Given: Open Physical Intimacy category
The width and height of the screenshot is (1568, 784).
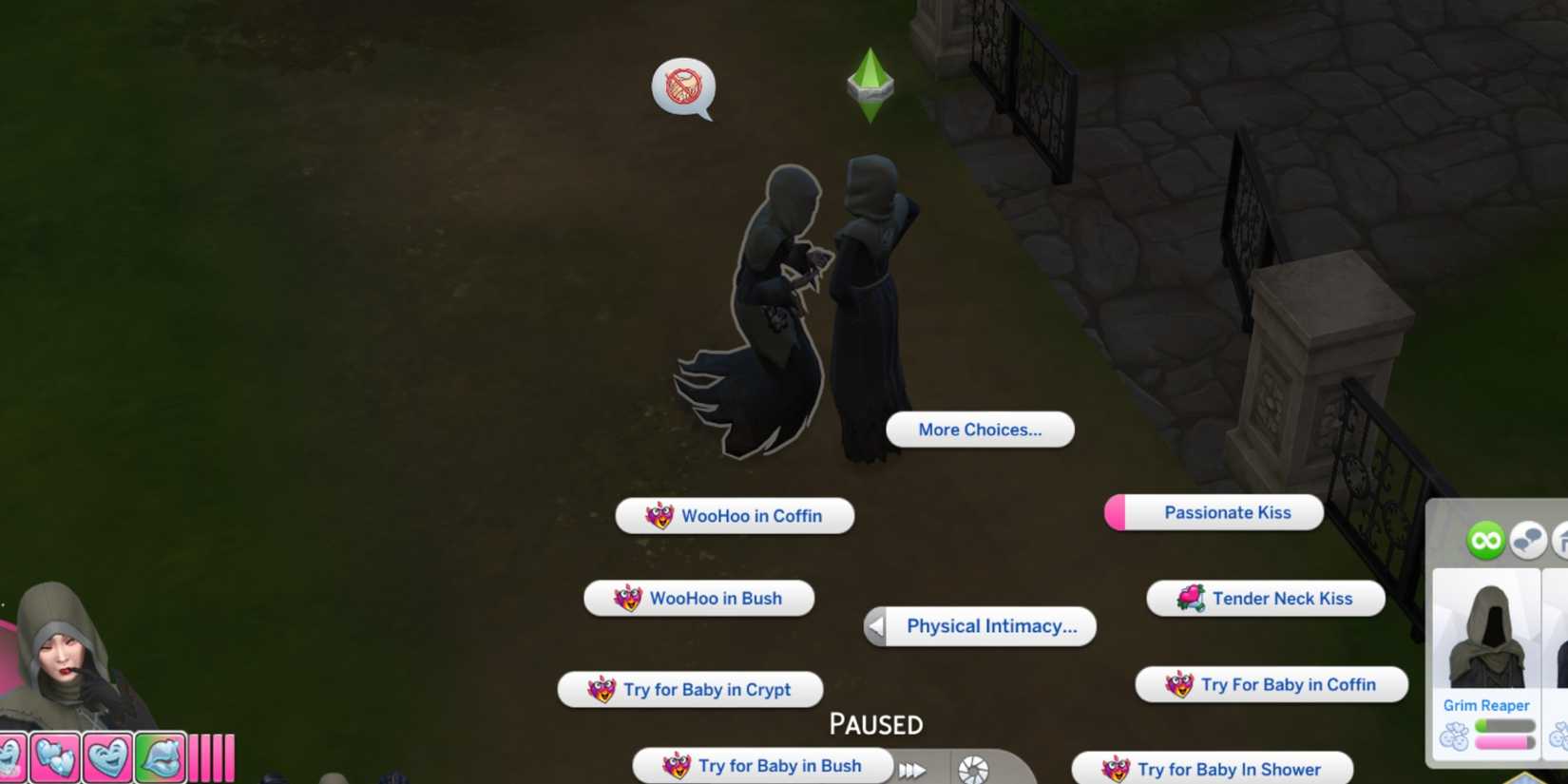Looking at the screenshot, I should pyautogui.click(x=991, y=626).
